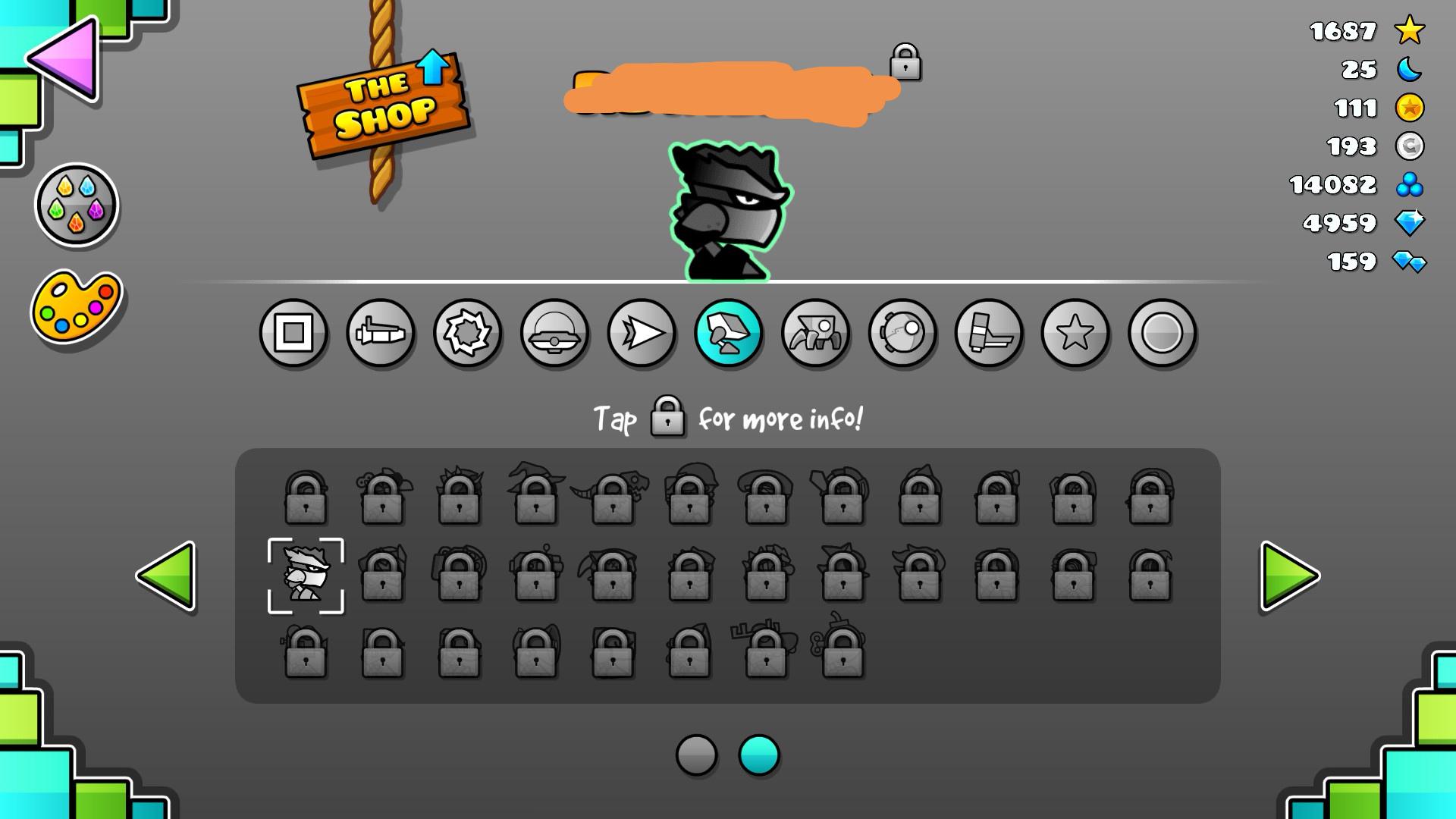Select the currently equipped robot icon

point(306,578)
